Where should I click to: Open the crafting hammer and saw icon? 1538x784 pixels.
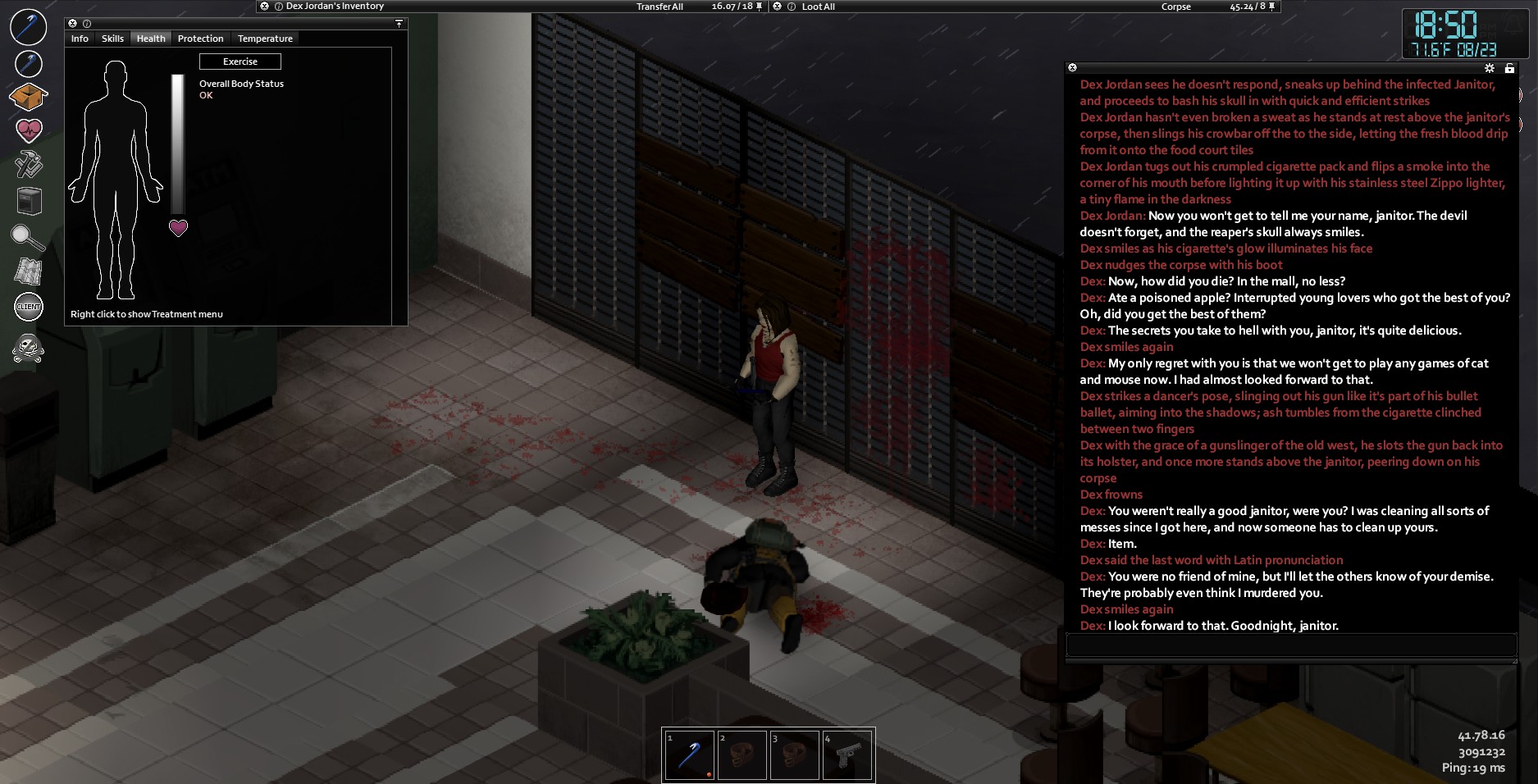click(28, 164)
